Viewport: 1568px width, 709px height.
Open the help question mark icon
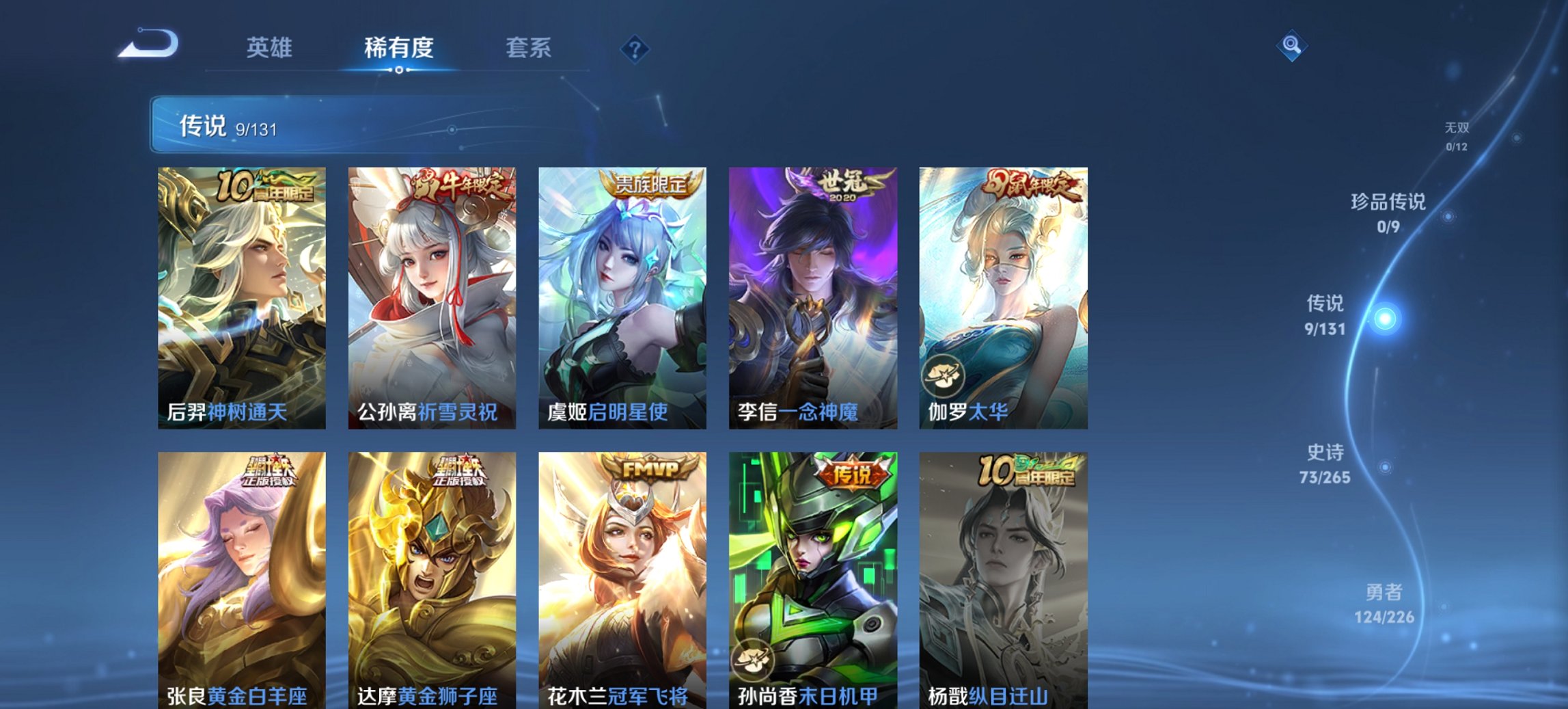[636, 49]
